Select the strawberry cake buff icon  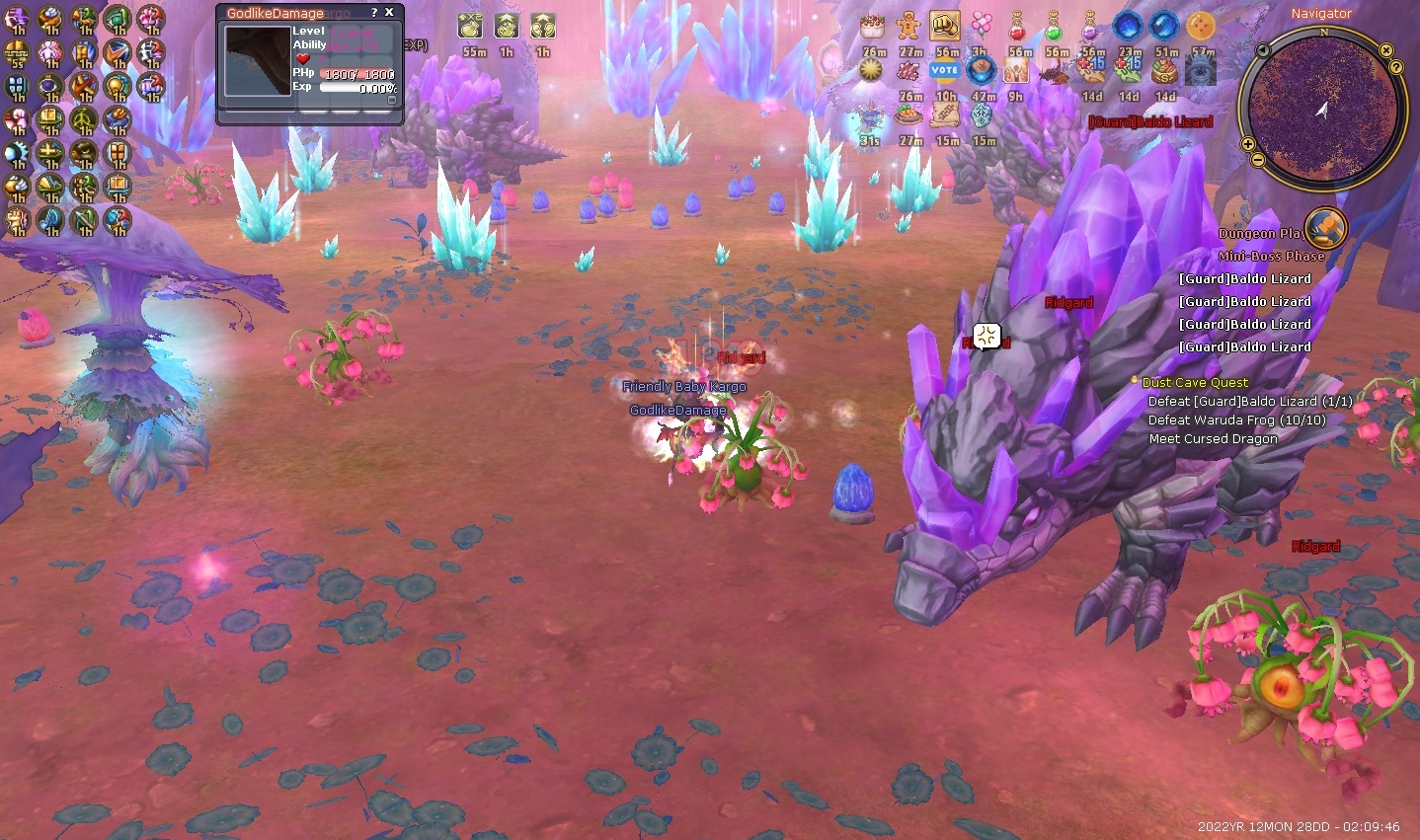click(x=872, y=26)
